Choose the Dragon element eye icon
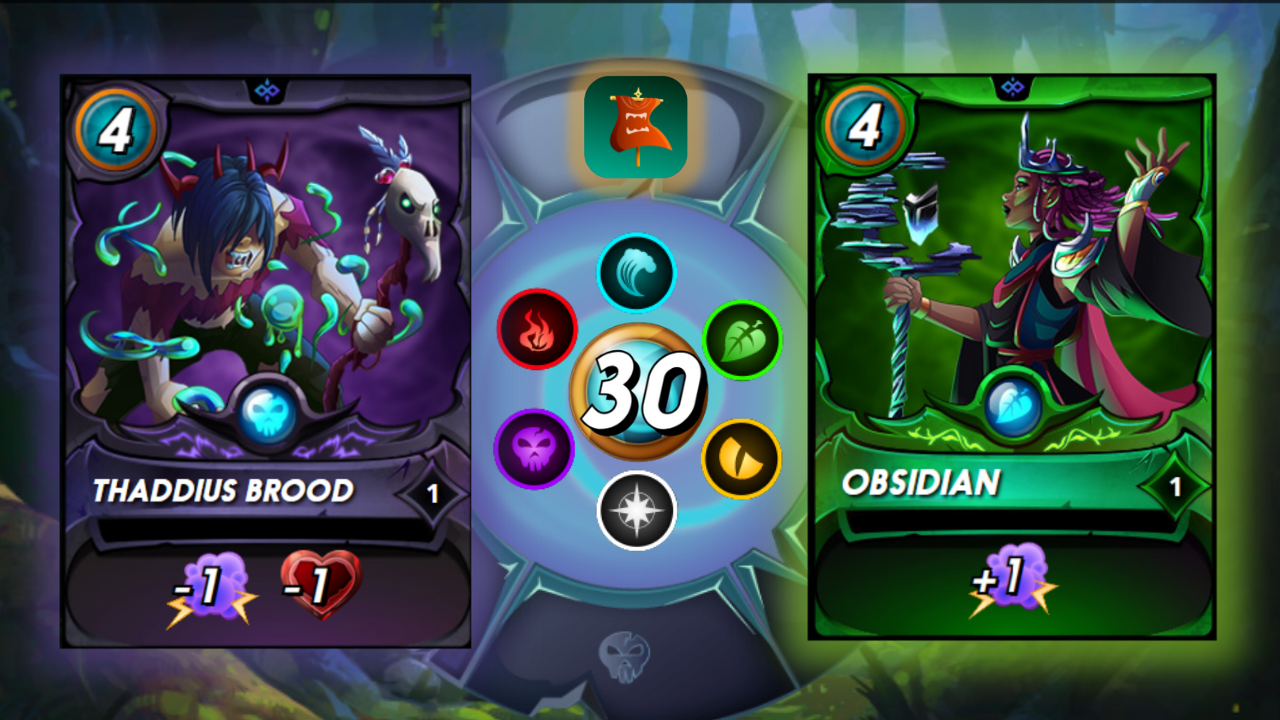This screenshot has width=1280, height=720. 741,458
